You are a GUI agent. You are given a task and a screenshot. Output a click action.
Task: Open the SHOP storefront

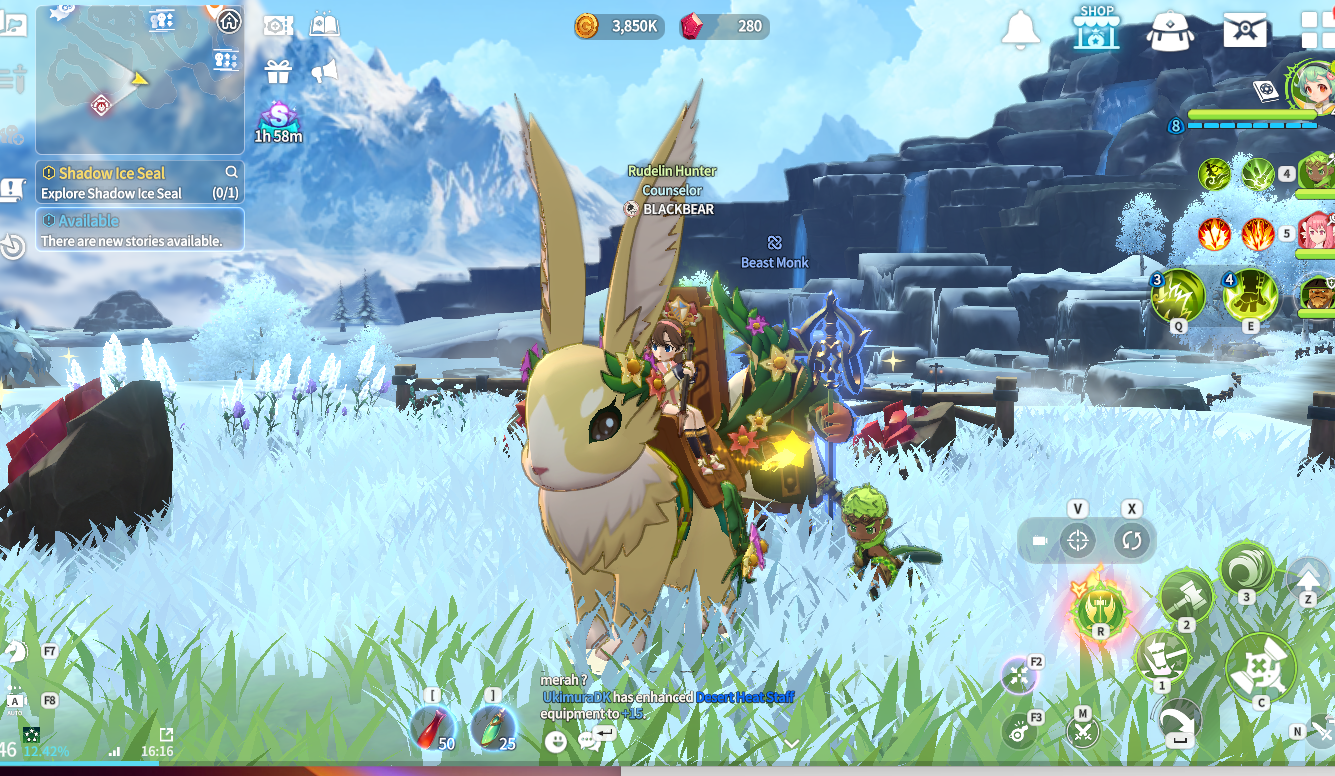point(1096,27)
